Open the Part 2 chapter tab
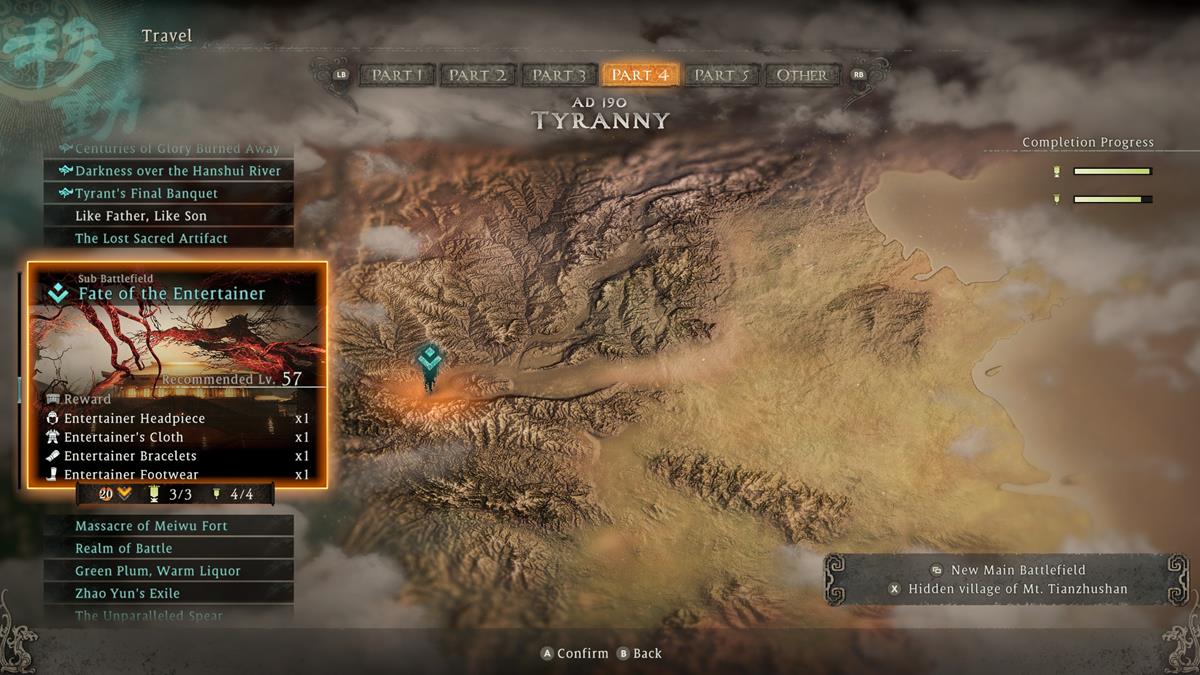The height and width of the screenshot is (675, 1200). (477, 75)
